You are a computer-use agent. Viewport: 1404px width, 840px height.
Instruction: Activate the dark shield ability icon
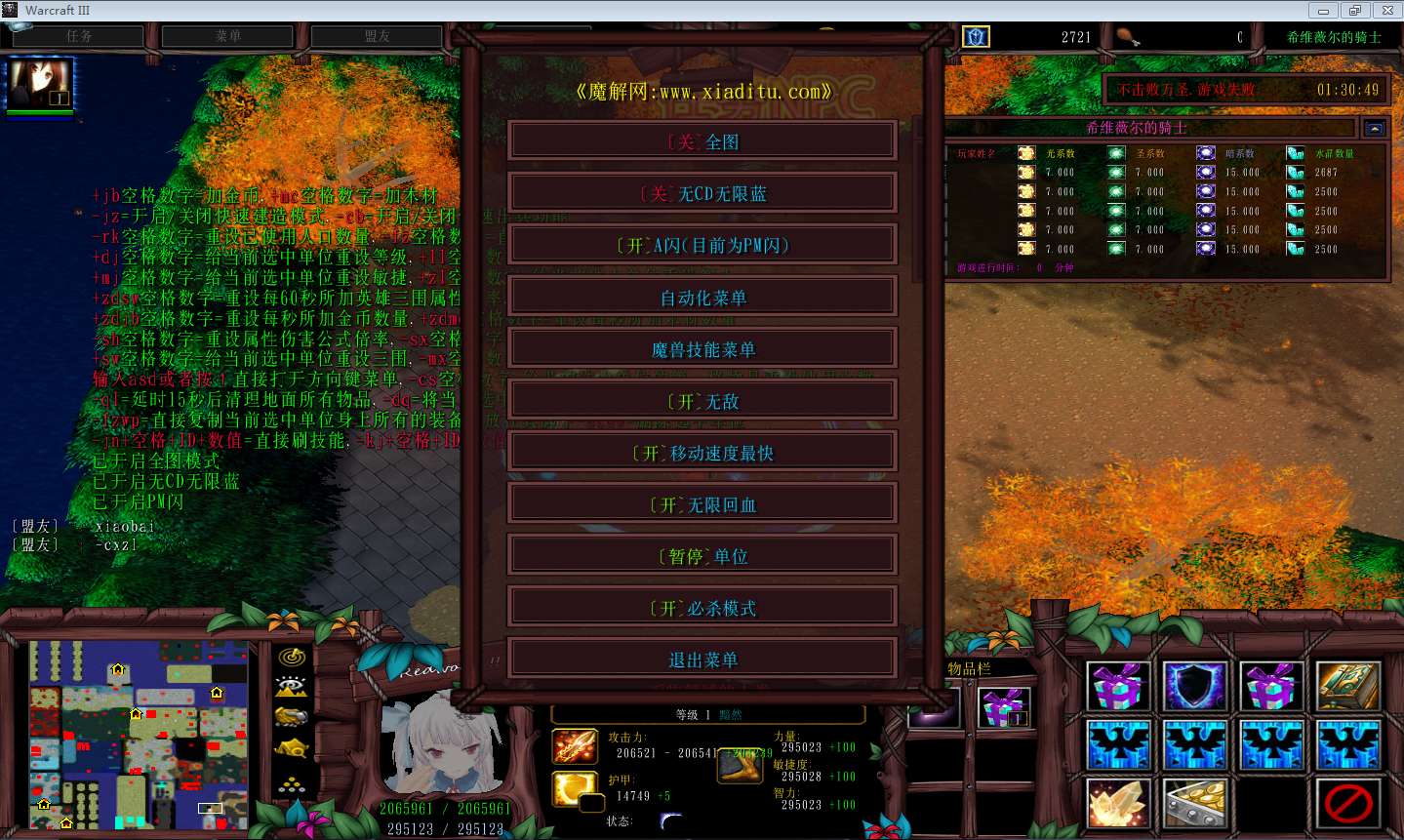click(x=1194, y=686)
